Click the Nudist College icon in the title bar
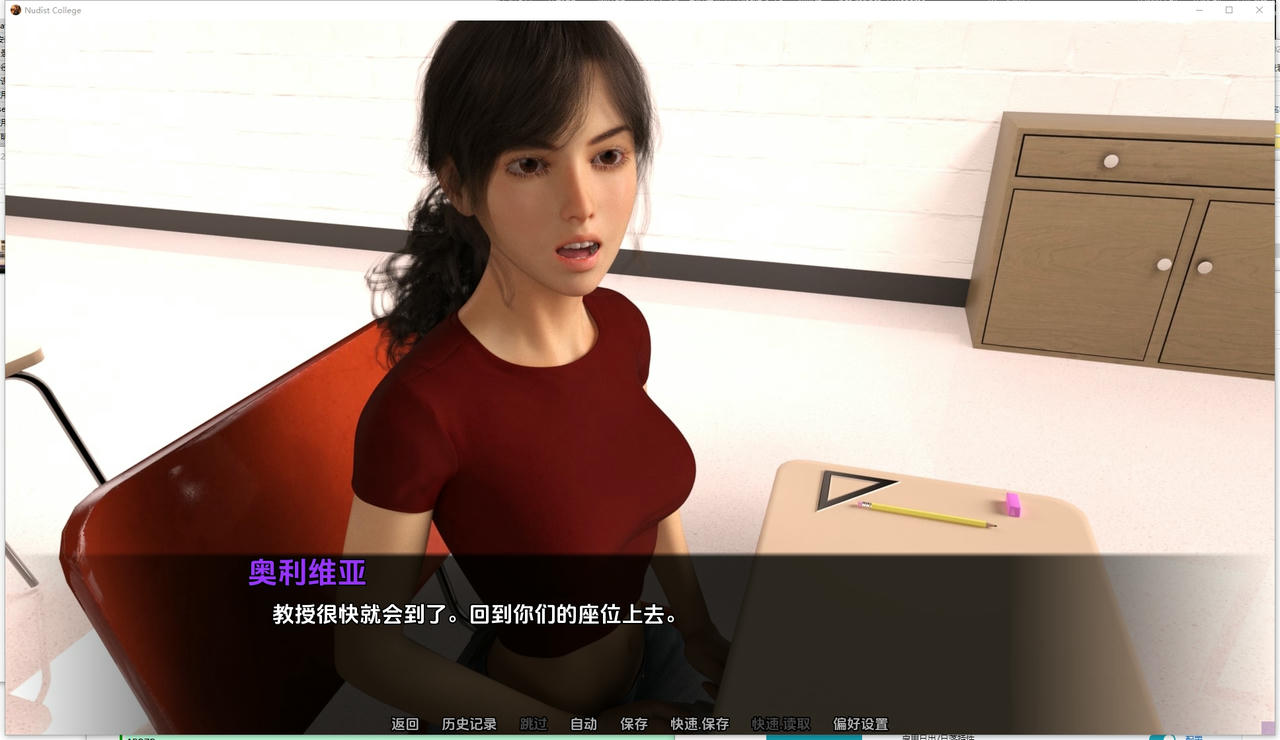 pyautogui.click(x=14, y=10)
